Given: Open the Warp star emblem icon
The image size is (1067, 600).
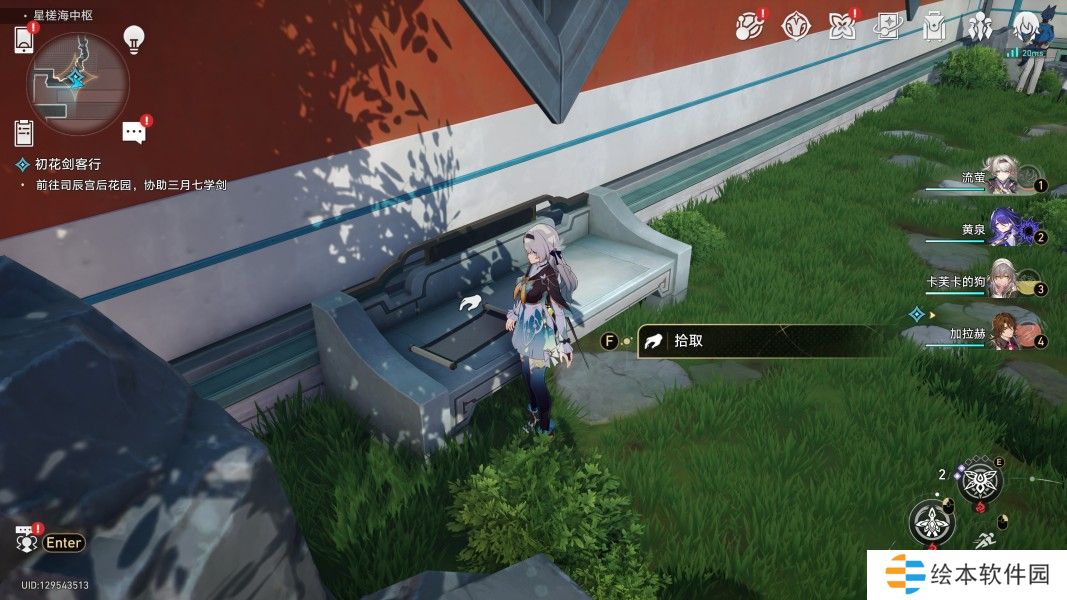Looking at the screenshot, I should pos(795,26).
